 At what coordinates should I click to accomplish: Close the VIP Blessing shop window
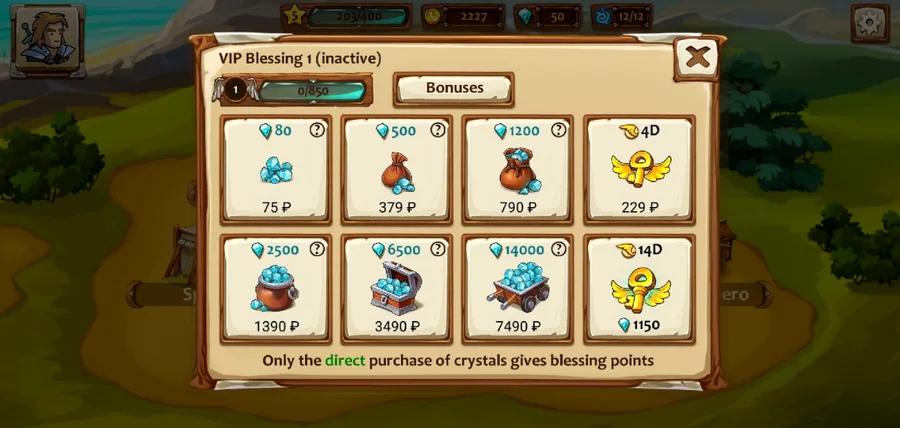click(697, 57)
